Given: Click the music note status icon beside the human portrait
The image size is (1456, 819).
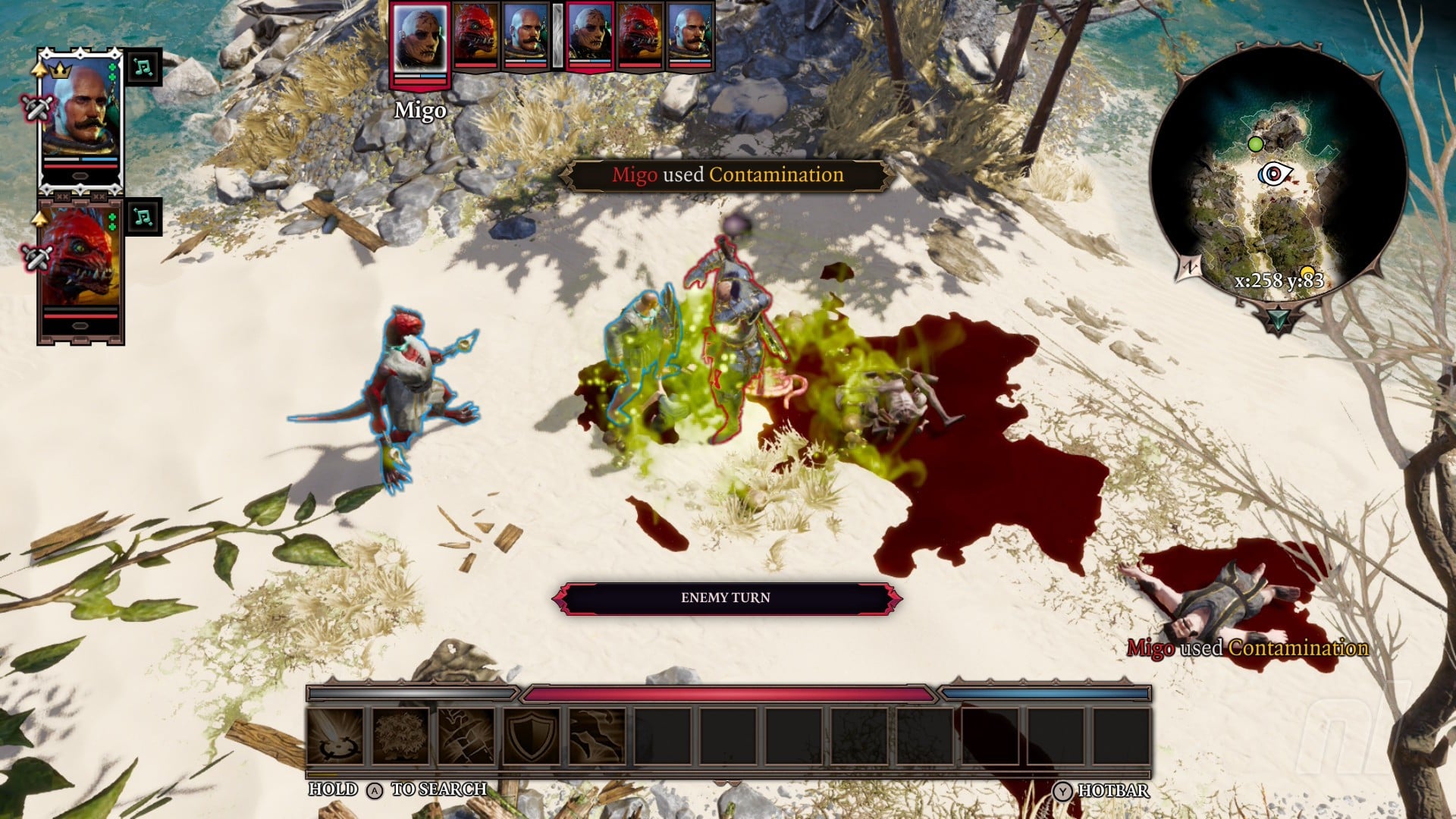Looking at the screenshot, I should [143, 67].
